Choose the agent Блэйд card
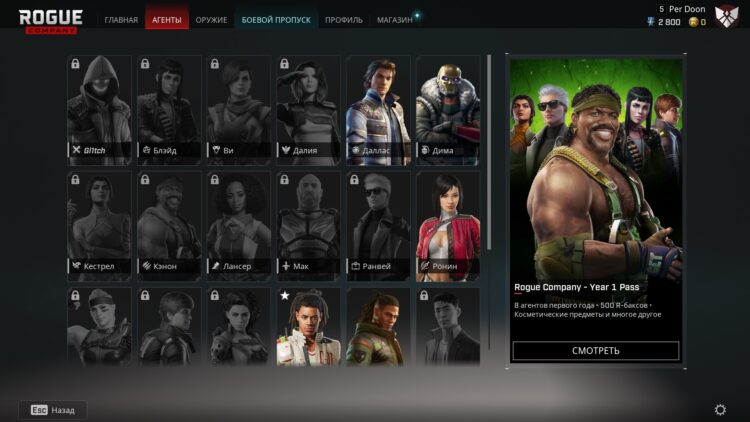 click(169, 109)
